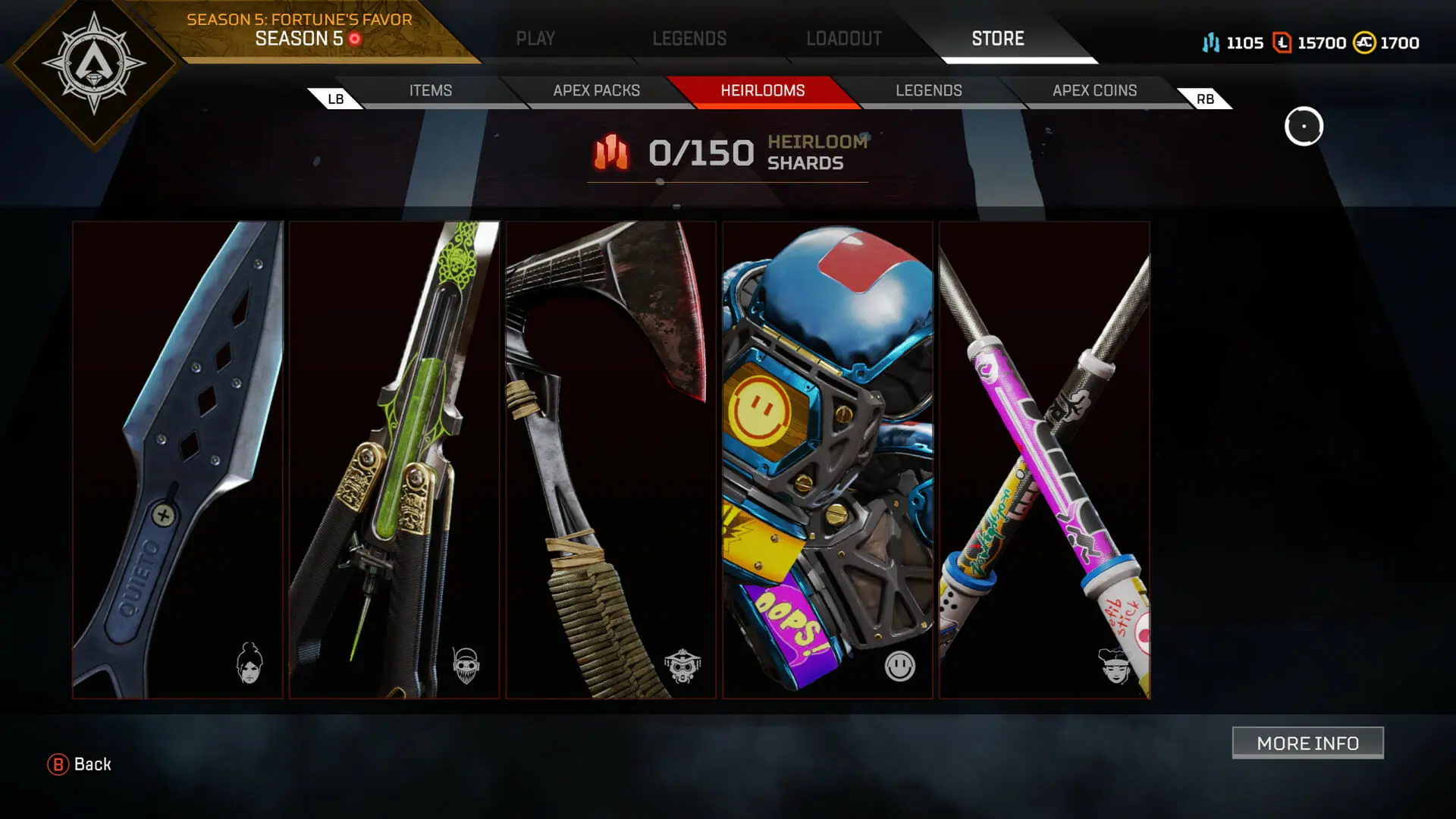The height and width of the screenshot is (819, 1456).
Task: Open the Items store category
Action: click(x=431, y=91)
